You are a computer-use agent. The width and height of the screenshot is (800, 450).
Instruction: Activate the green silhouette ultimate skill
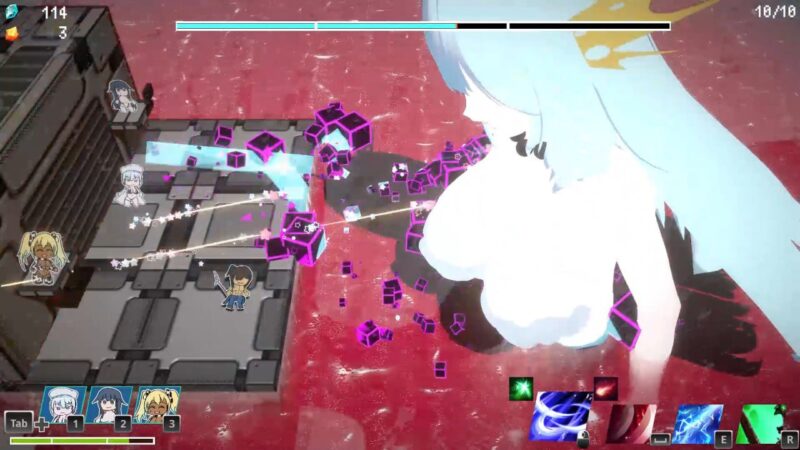click(x=762, y=423)
